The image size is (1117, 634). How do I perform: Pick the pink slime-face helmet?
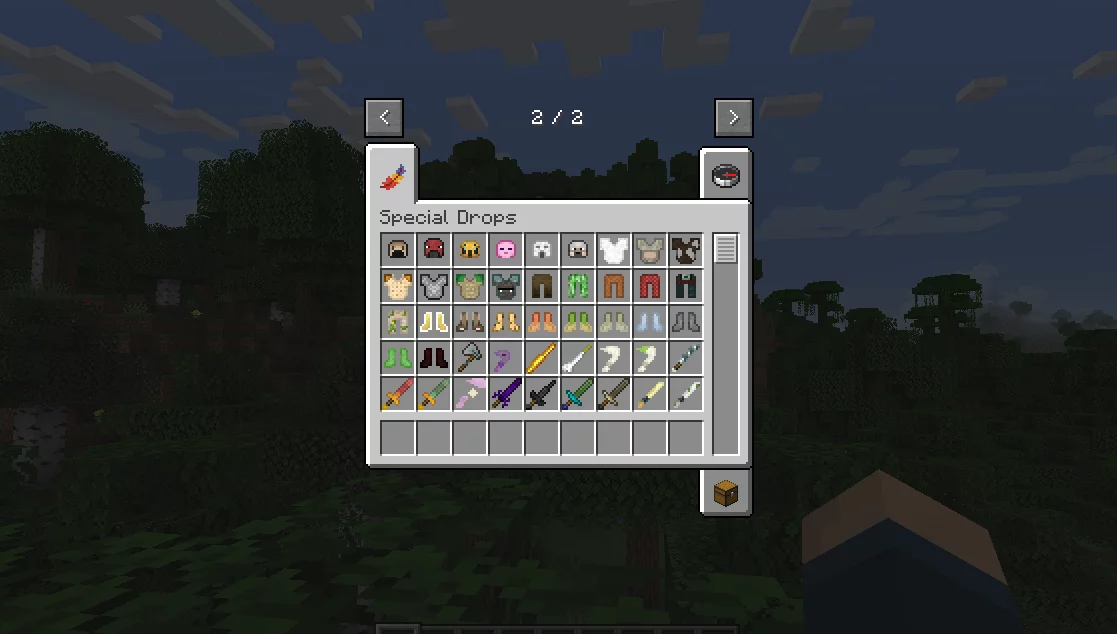505,250
